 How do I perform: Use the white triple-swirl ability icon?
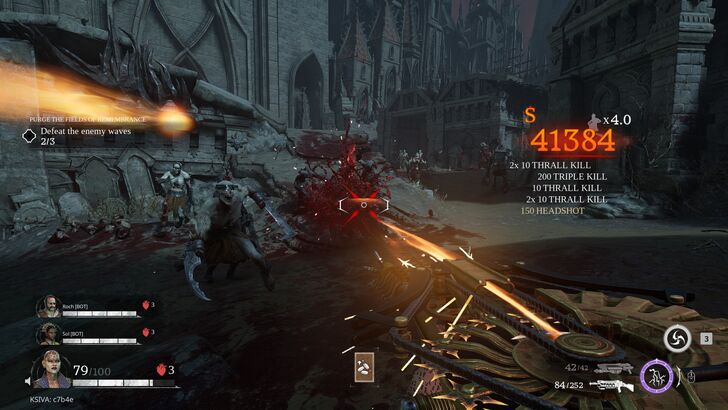point(677,339)
